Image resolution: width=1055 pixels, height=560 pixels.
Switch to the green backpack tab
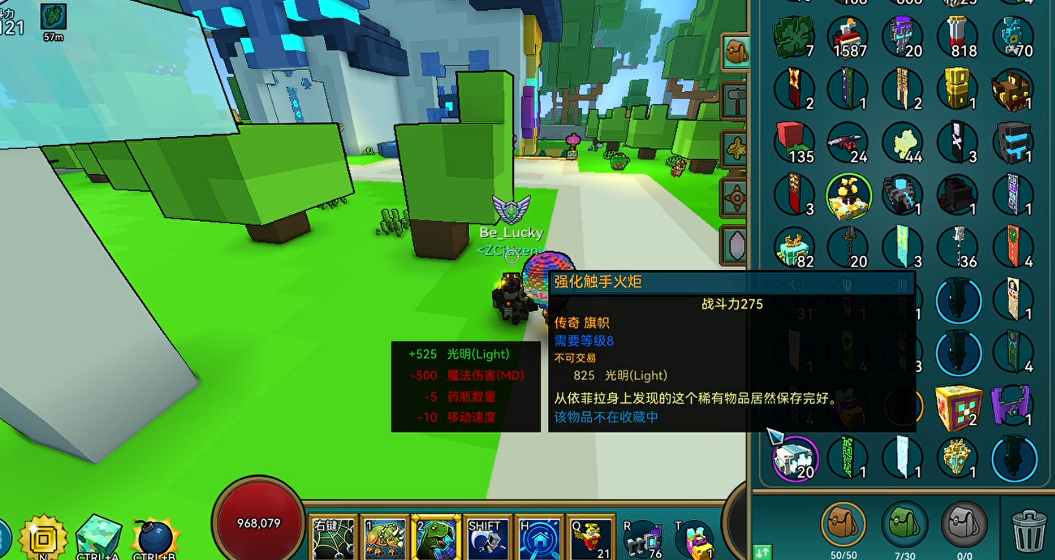pos(905,524)
